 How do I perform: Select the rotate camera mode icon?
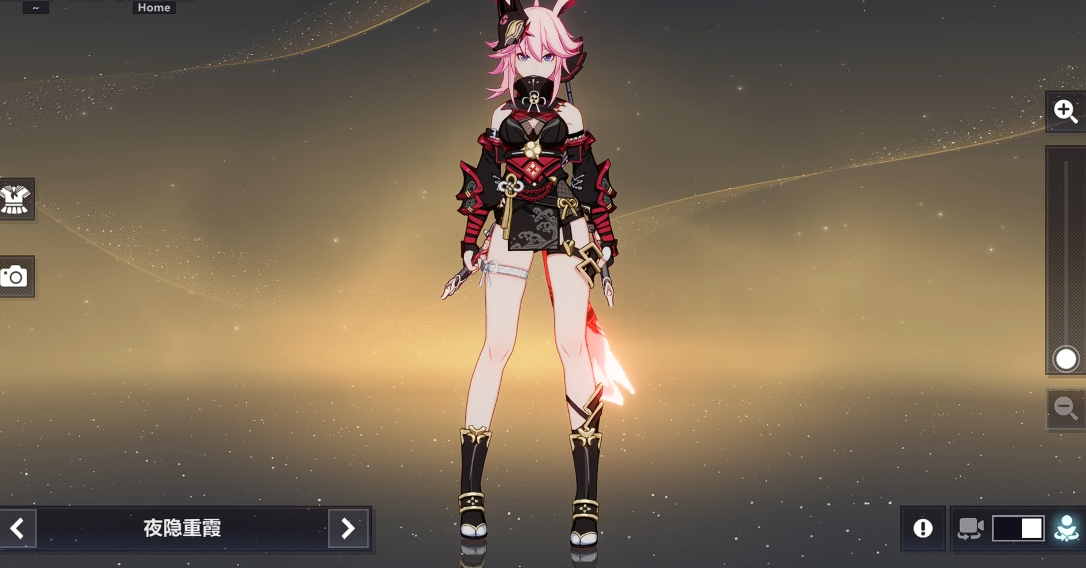coord(970,528)
